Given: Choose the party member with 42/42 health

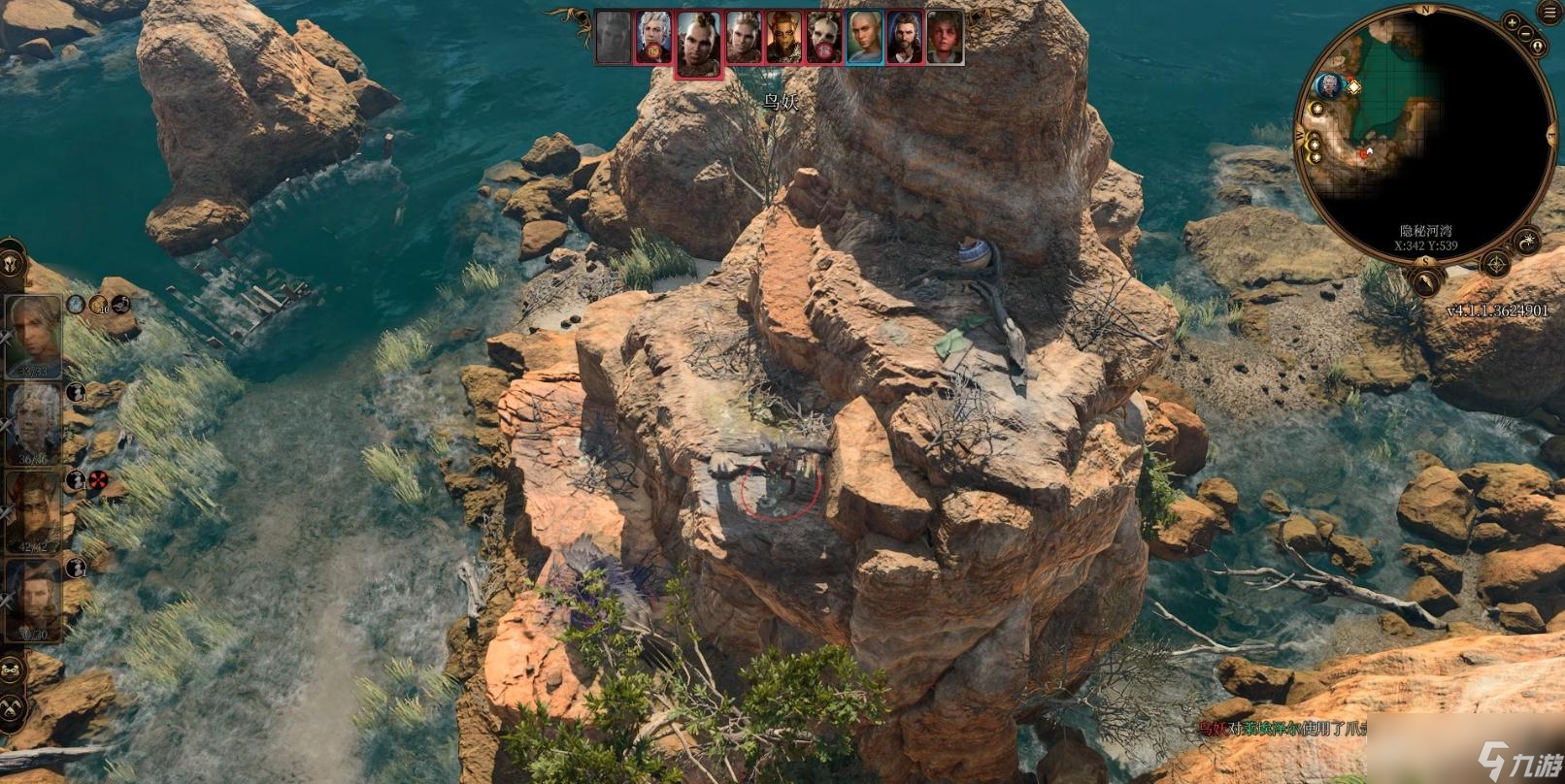Looking at the screenshot, I should tap(33, 511).
